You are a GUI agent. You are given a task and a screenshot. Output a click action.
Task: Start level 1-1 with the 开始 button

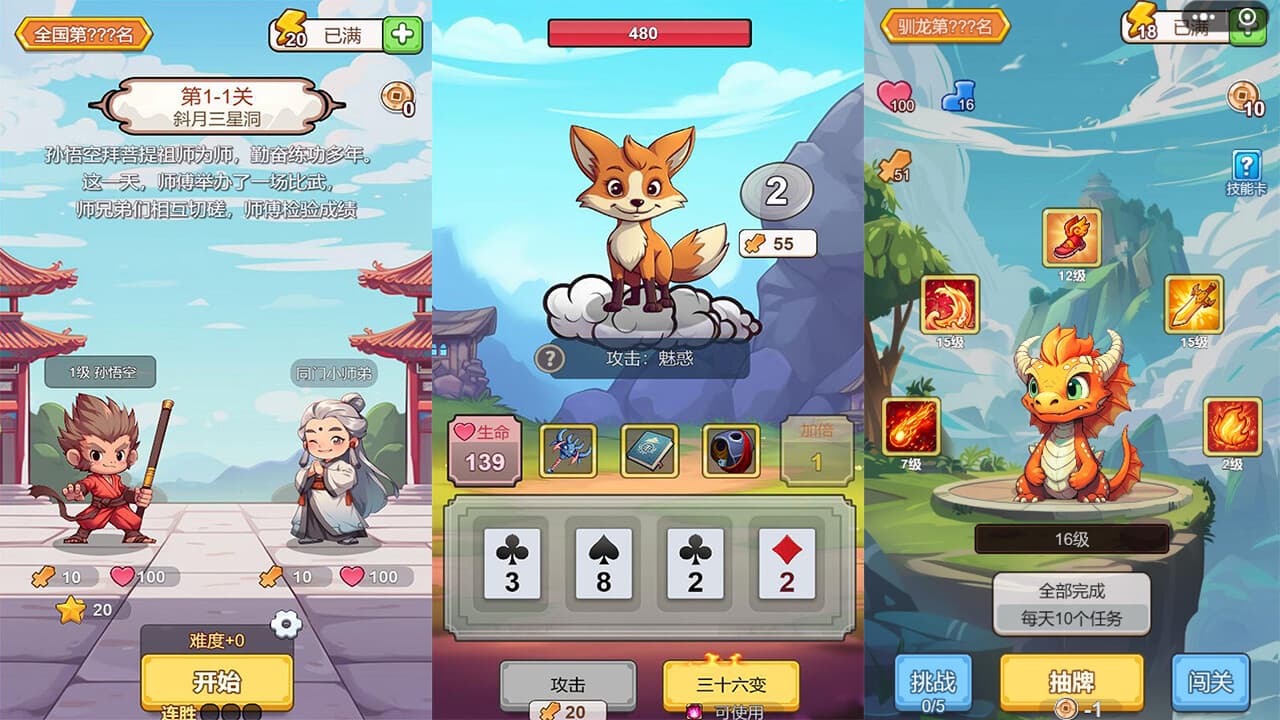[x=216, y=682]
